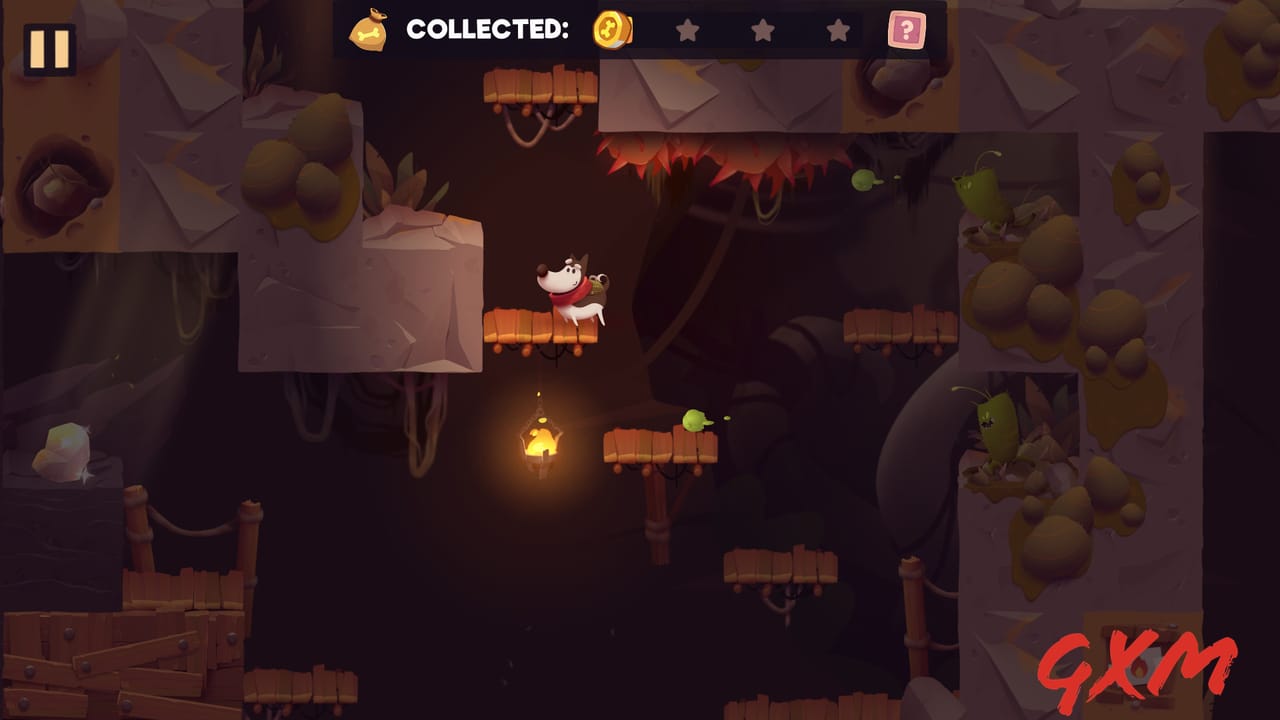Open the question mark hint panel
This screenshot has width=1280, height=720.
click(x=908, y=30)
